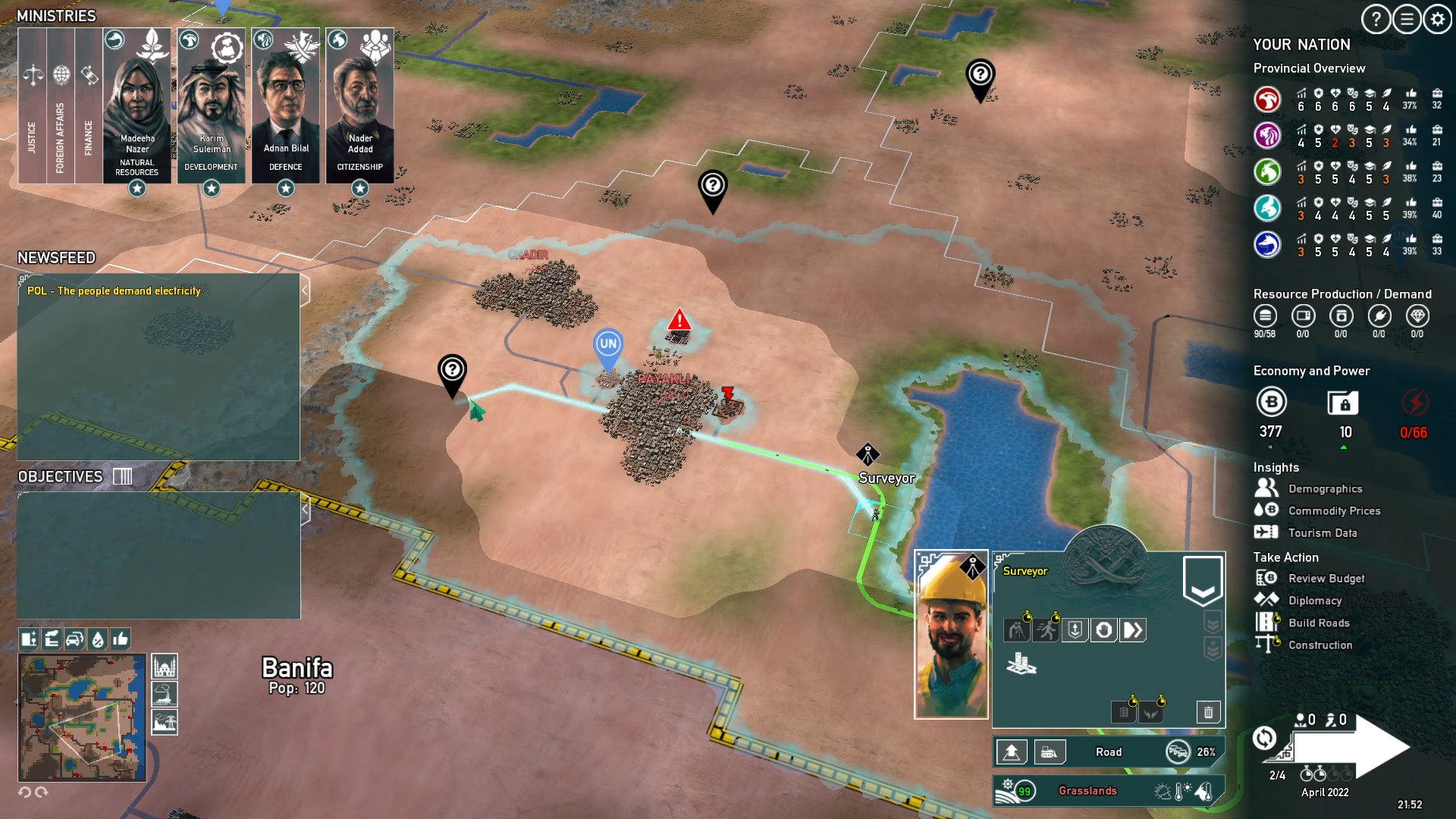Click the Surveyor's move/run action icon
1456x819 pixels.
coord(1045,629)
